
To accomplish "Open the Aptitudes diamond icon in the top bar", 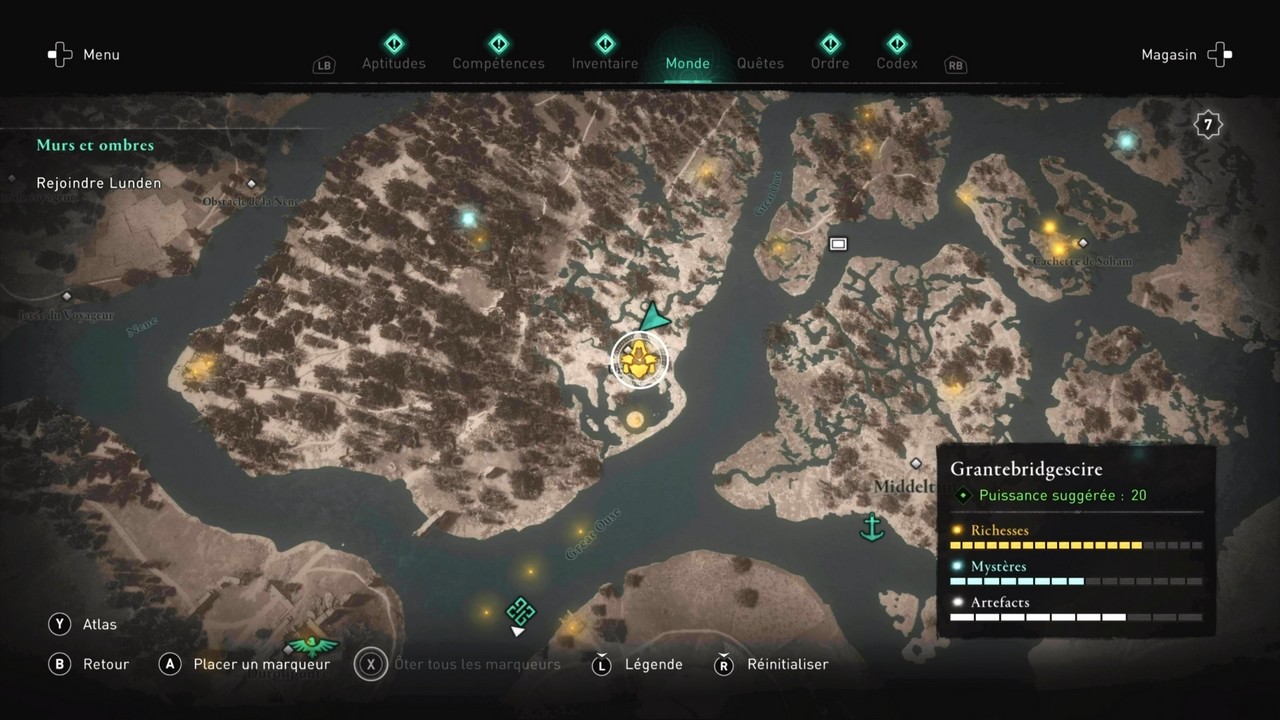I will click(x=393, y=44).
